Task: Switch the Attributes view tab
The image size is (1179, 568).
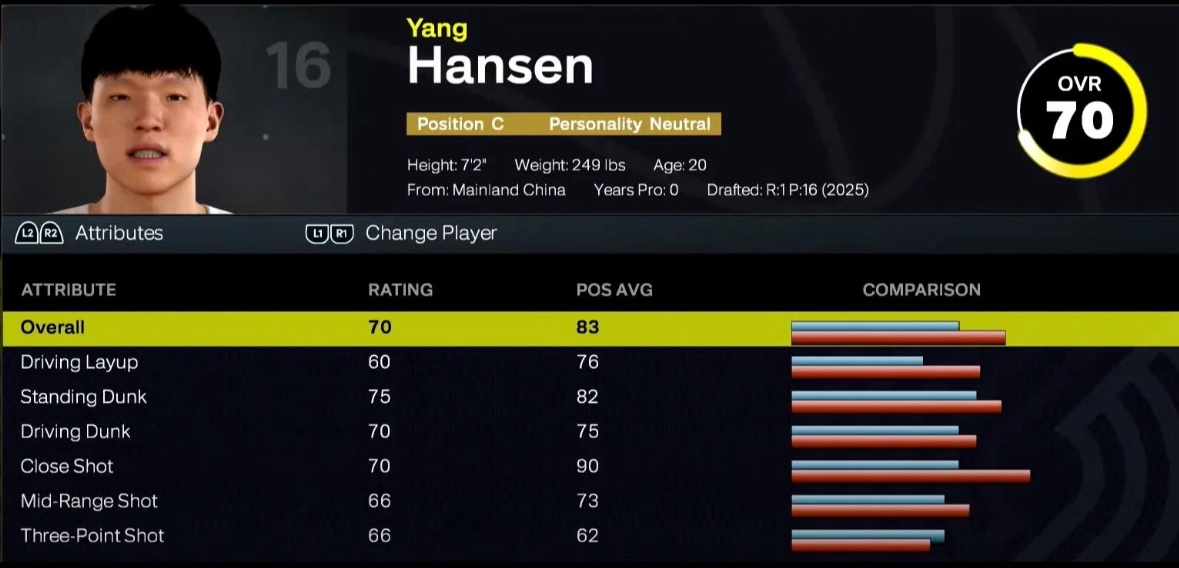Action: point(118,233)
